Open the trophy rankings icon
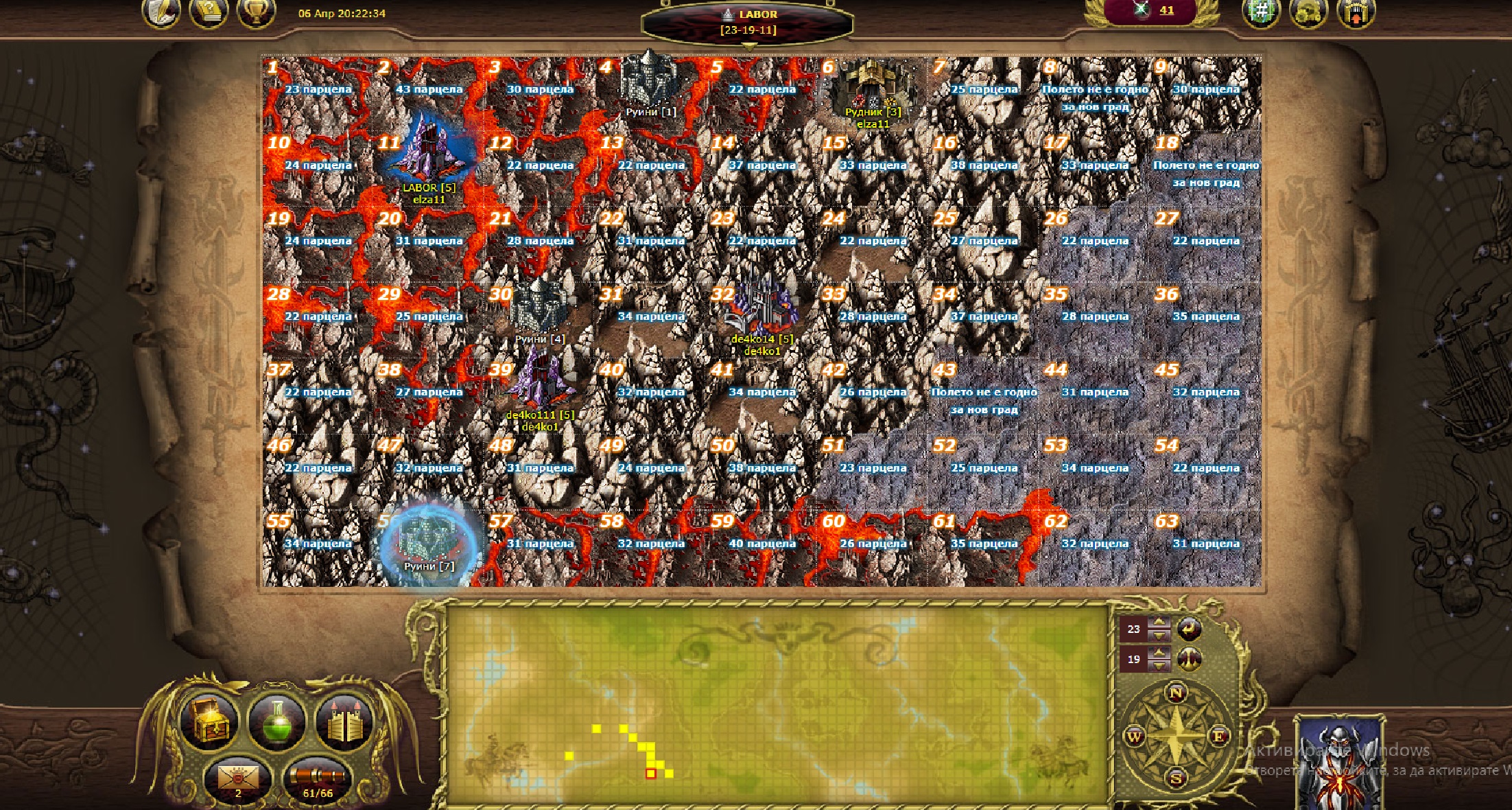1512x810 pixels. pos(256,12)
